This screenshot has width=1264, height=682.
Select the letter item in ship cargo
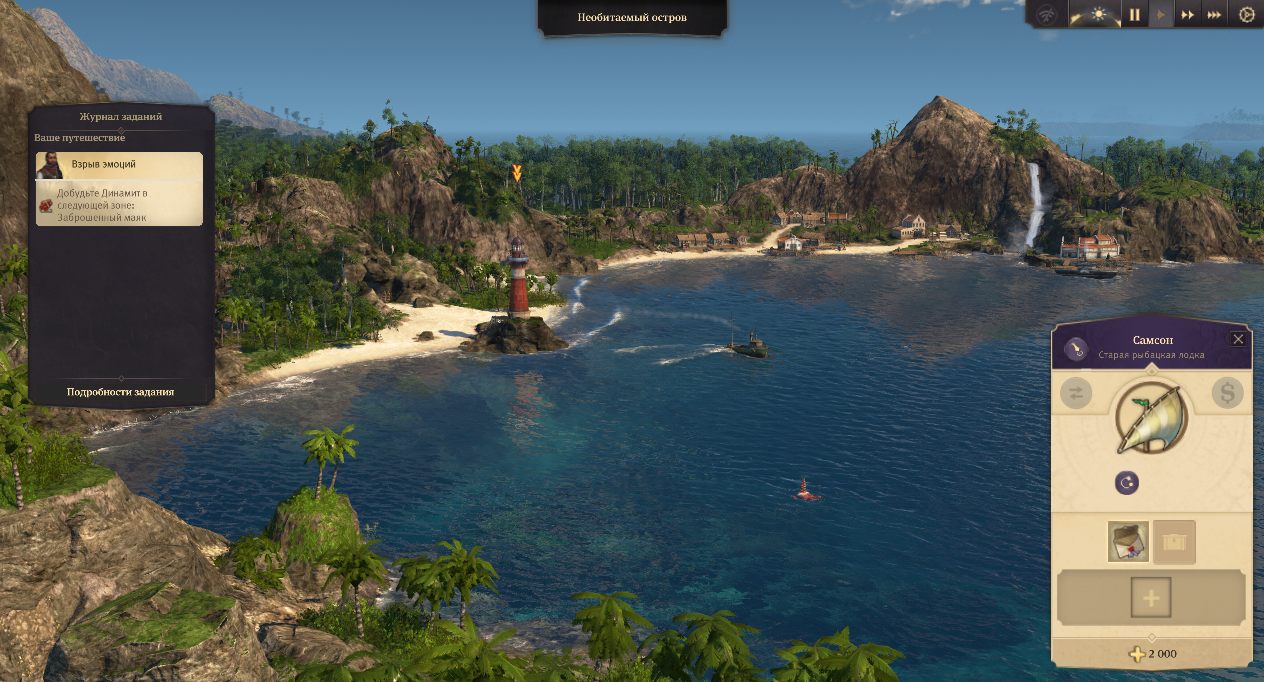tap(1128, 541)
